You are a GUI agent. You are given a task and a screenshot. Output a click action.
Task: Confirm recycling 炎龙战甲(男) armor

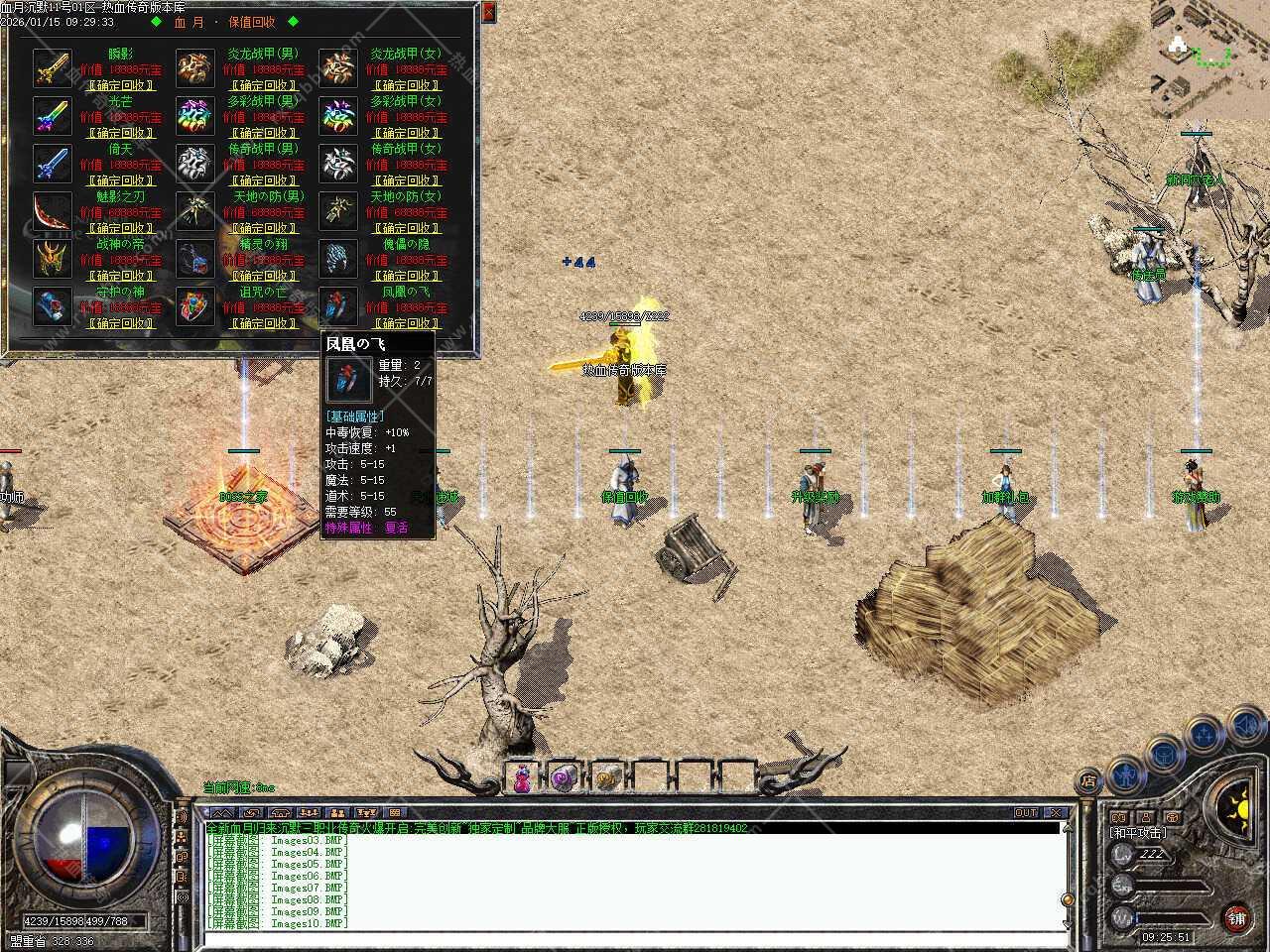[x=263, y=85]
